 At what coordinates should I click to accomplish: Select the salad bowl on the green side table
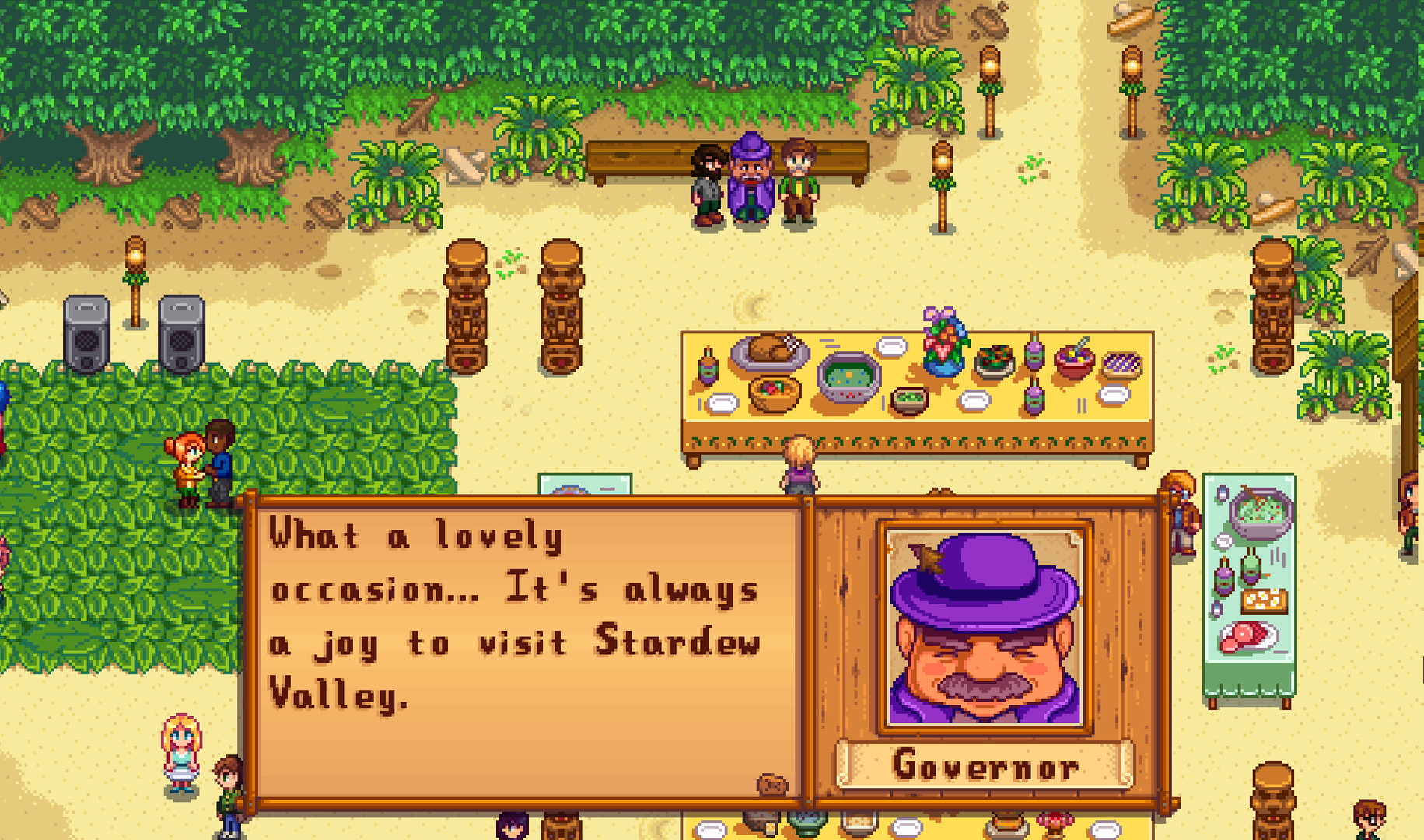(1261, 513)
